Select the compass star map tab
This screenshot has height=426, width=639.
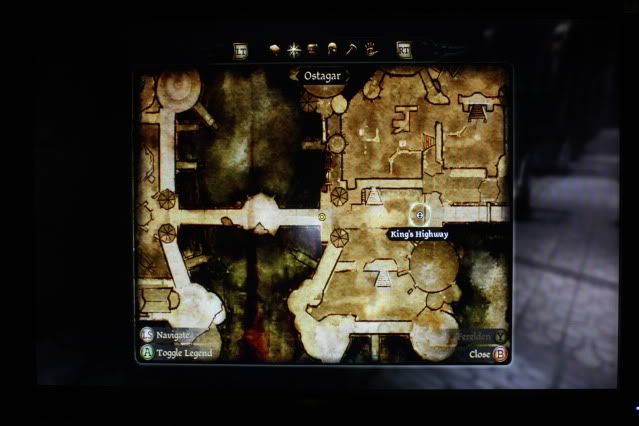click(x=293, y=48)
